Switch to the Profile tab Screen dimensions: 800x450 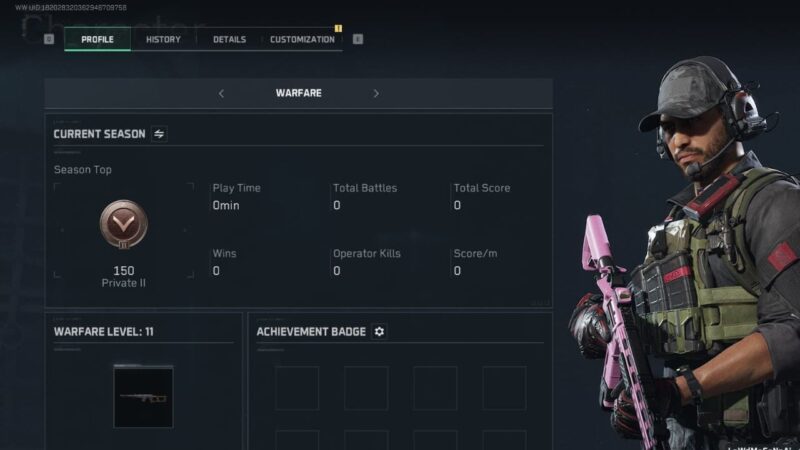[x=97, y=40]
